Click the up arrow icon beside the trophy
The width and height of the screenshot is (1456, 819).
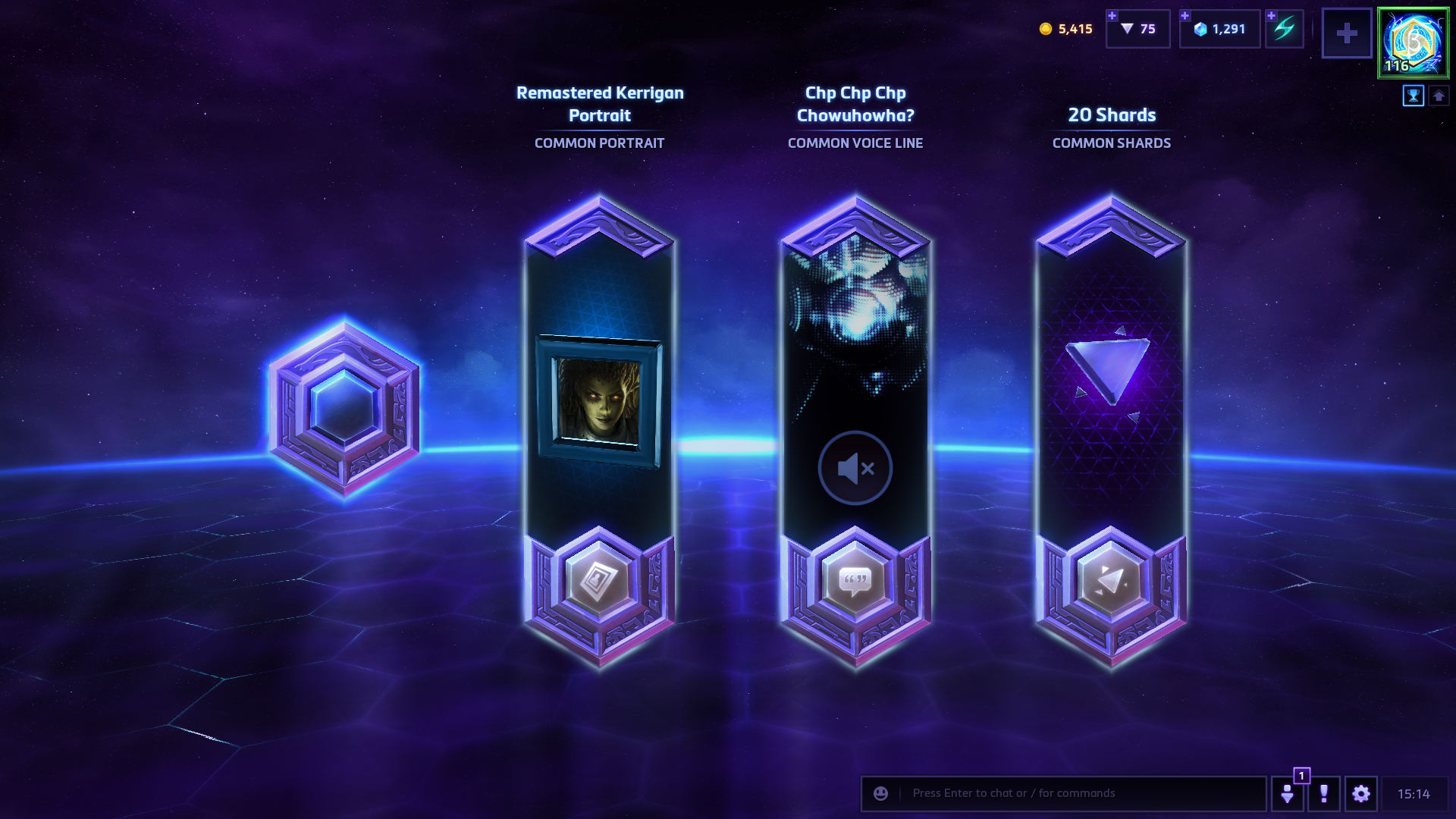(x=1439, y=96)
